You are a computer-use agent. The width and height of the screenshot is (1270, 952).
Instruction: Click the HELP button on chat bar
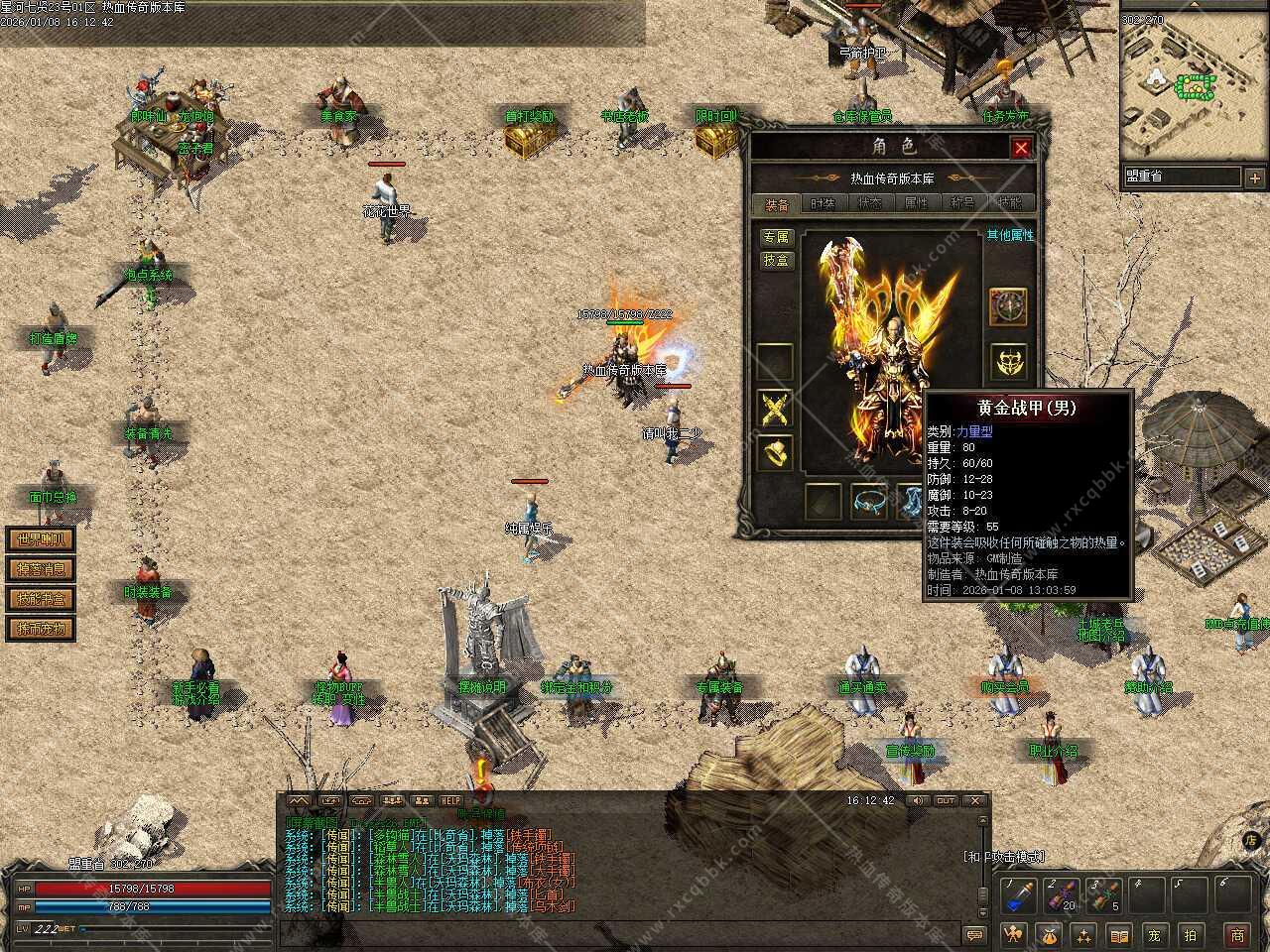tap(451, 800)
